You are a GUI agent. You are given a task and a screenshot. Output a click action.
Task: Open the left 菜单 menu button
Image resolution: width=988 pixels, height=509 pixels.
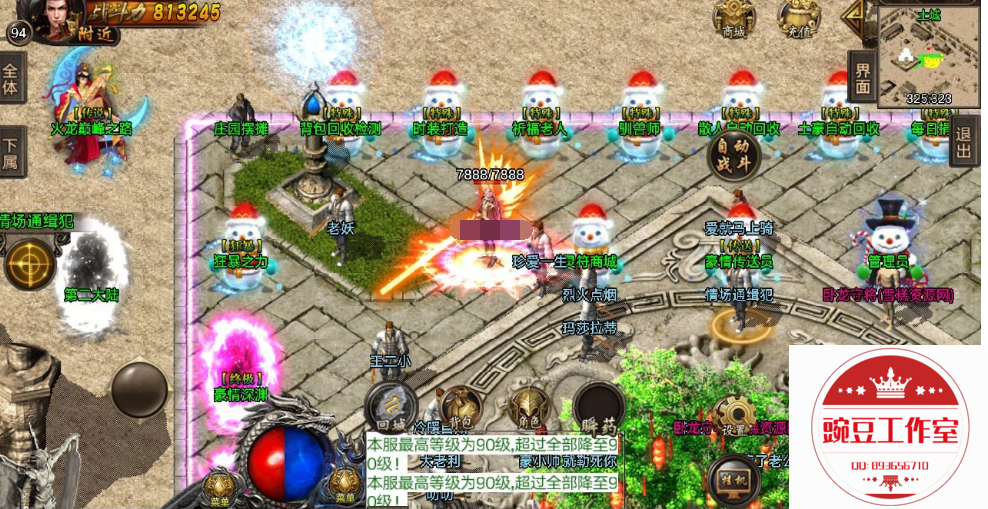217,487
